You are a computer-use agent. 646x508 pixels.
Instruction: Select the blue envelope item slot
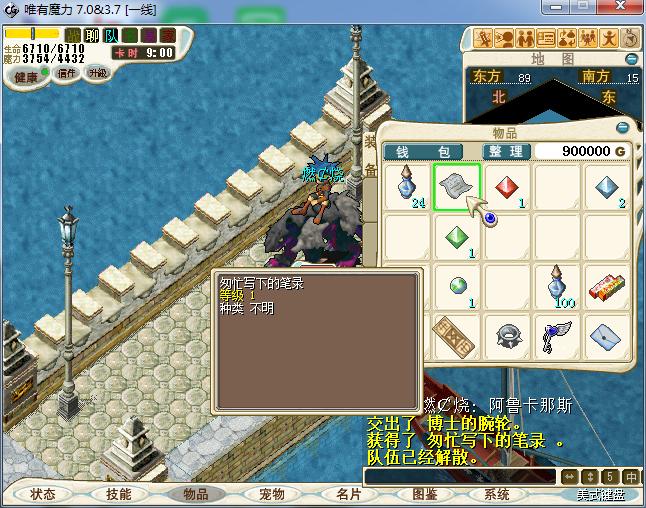(x=608, y=336)
